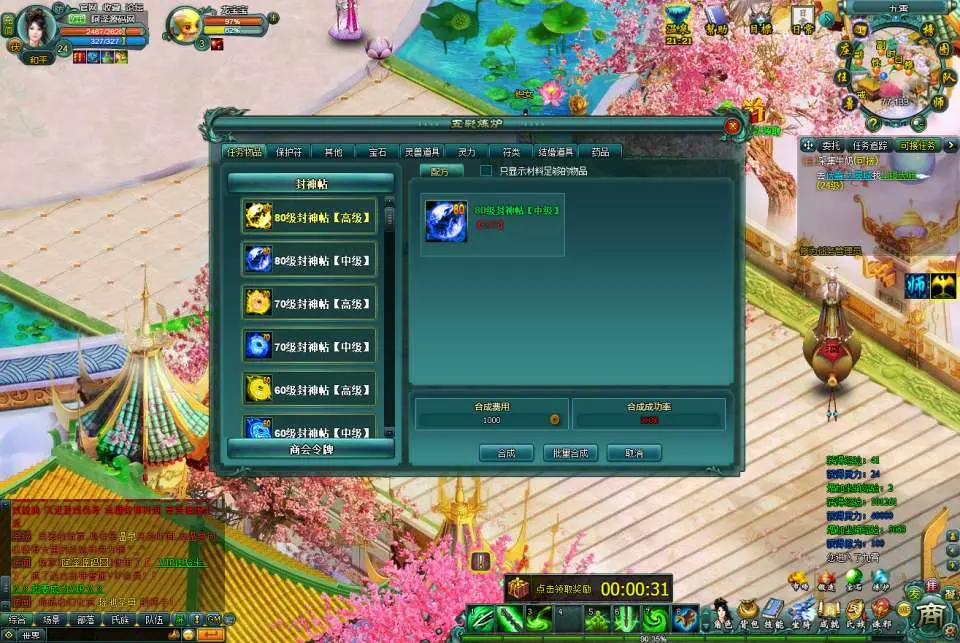Open the 帮助 help icon
Viewport: 960px width, 643px height.
[x=716, y=17]
